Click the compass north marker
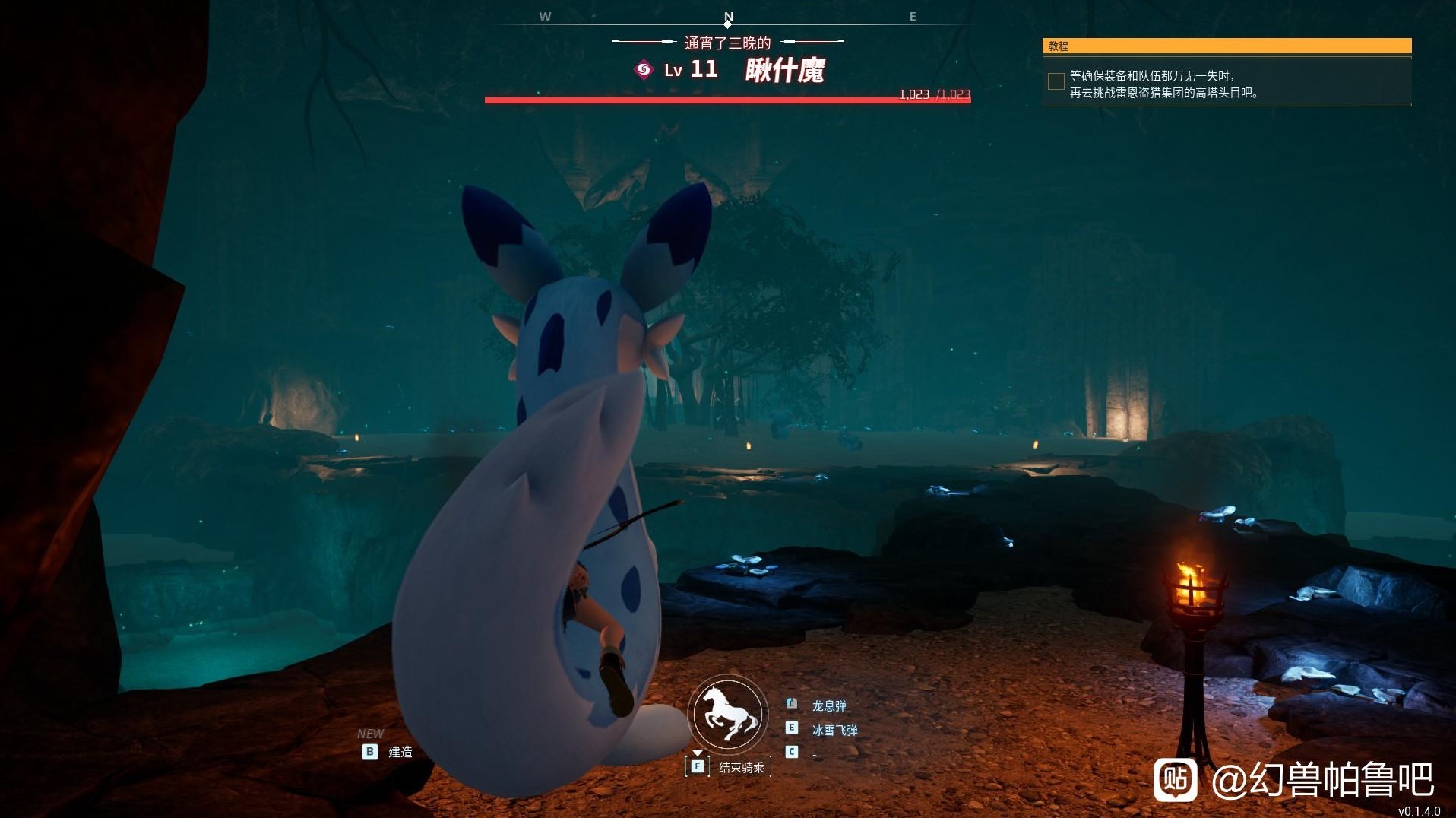1456x818 pixels. click(728, 17)
